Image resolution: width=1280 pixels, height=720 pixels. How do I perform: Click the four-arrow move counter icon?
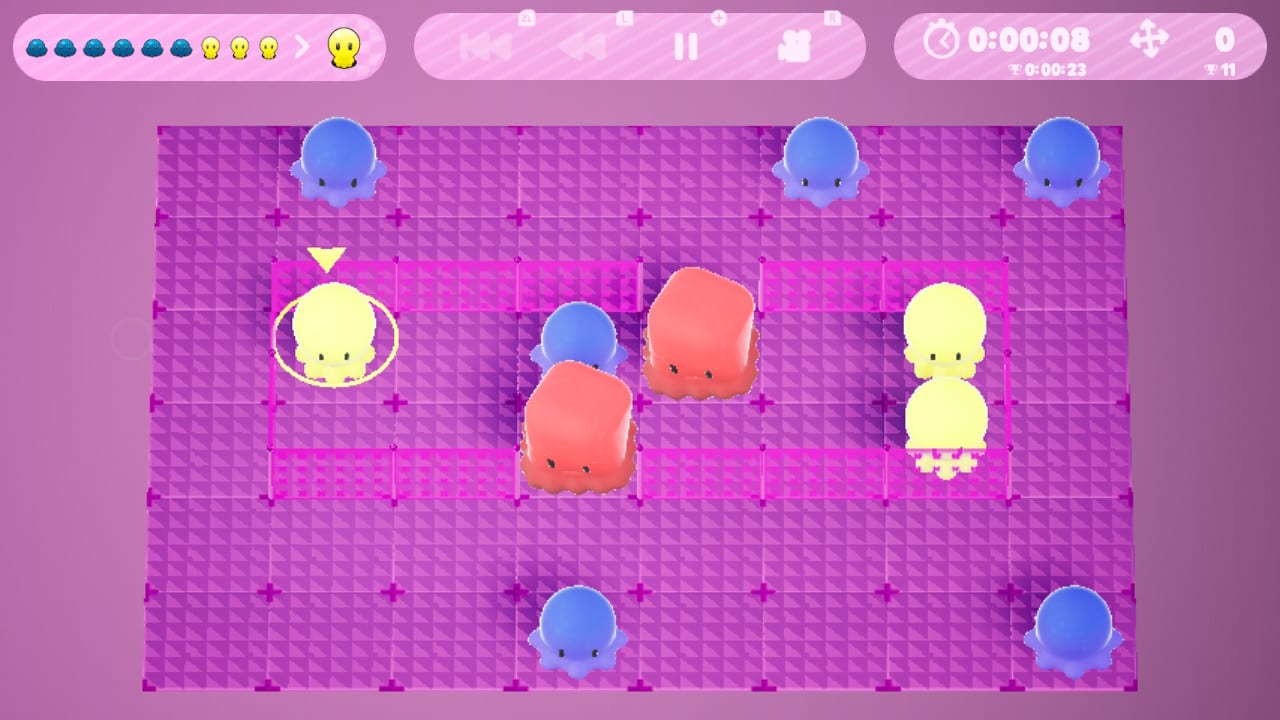[1150, 41]
